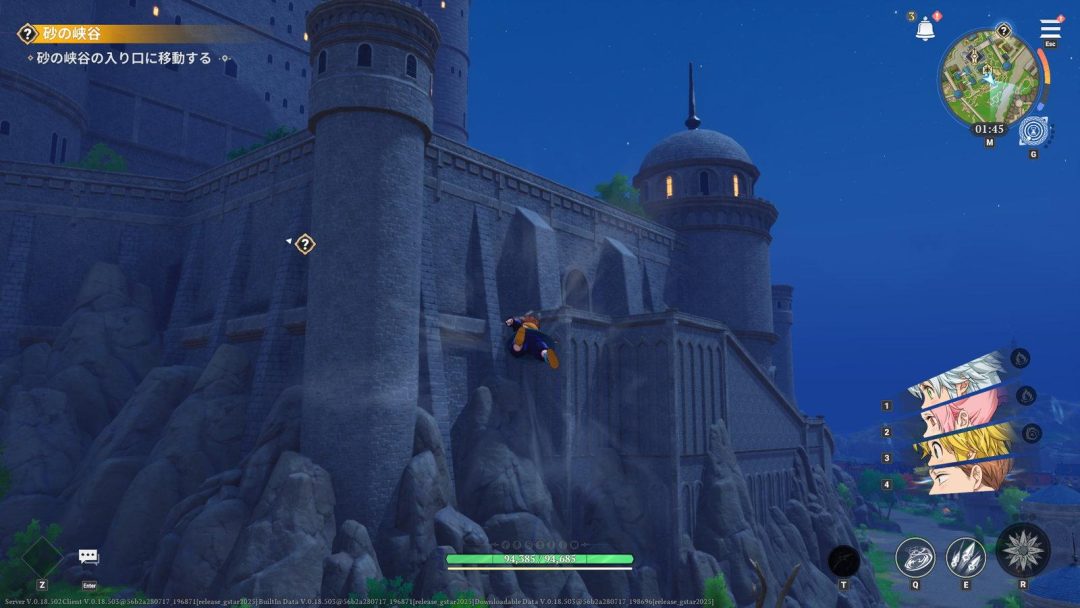This screenshot has width=1080, height=608.
Task: Switch to the blonde-haired character portrait
Action: pyautogui.click(x=962, y=442)
